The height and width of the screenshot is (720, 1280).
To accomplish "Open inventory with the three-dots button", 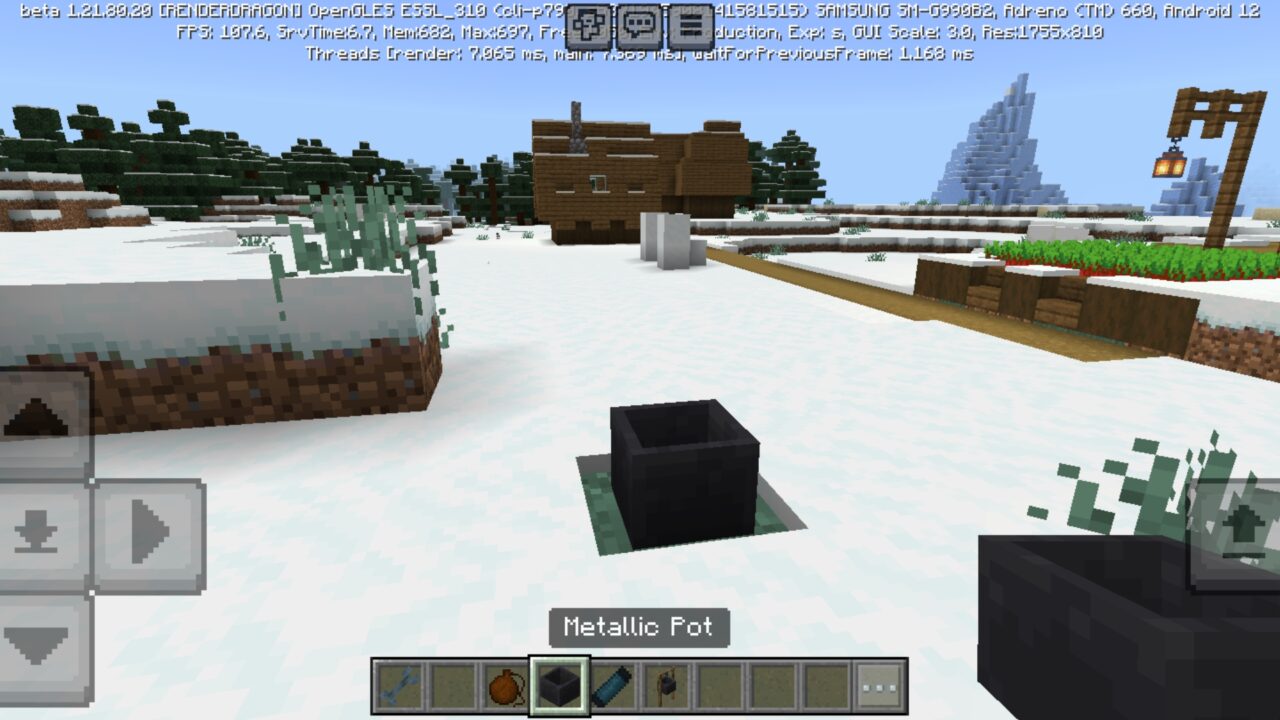I will (x=880, y=686).
